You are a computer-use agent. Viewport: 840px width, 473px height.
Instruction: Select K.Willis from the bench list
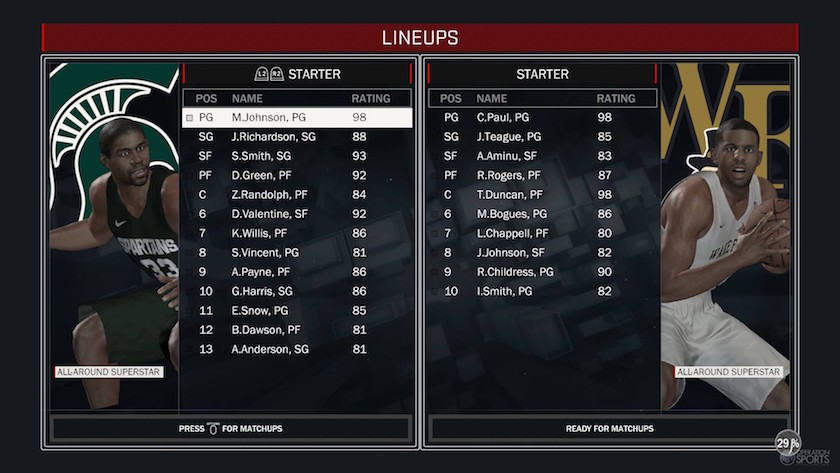[x=297, y=234]
